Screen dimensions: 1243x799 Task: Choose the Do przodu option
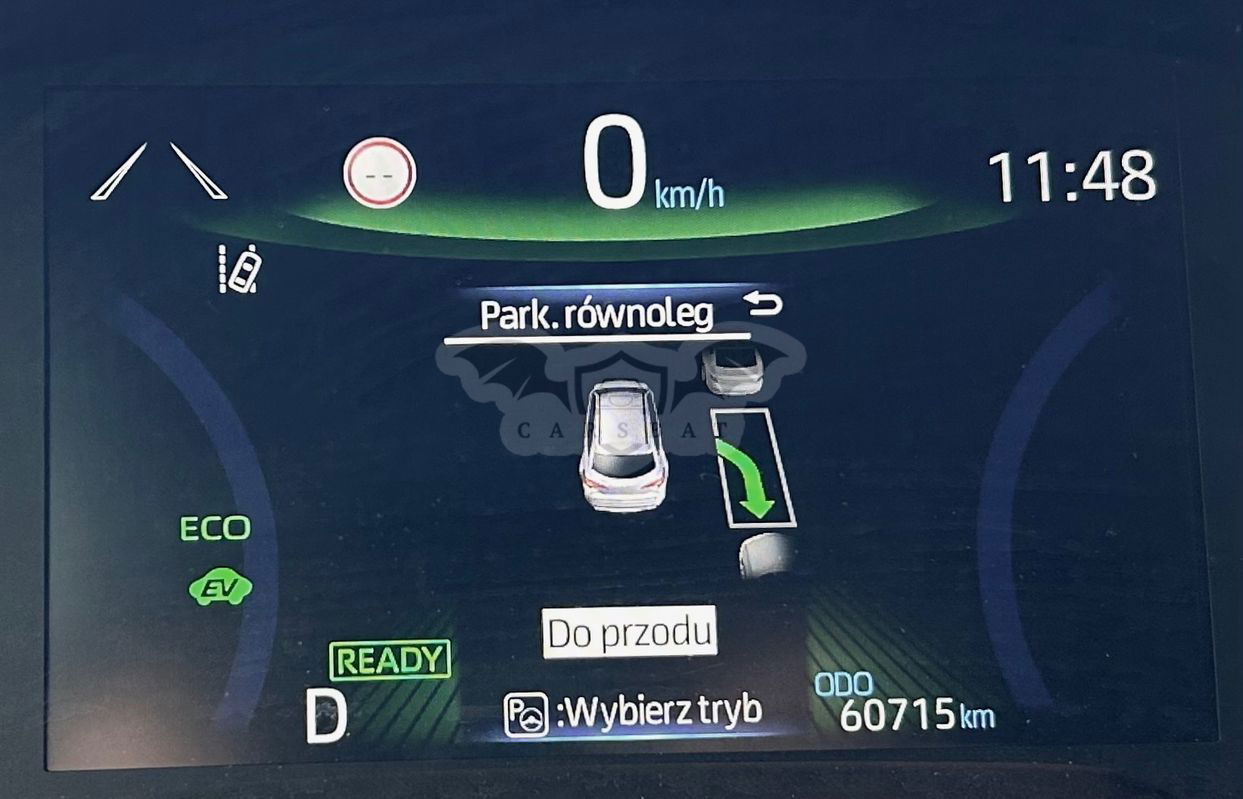[630, 632]
